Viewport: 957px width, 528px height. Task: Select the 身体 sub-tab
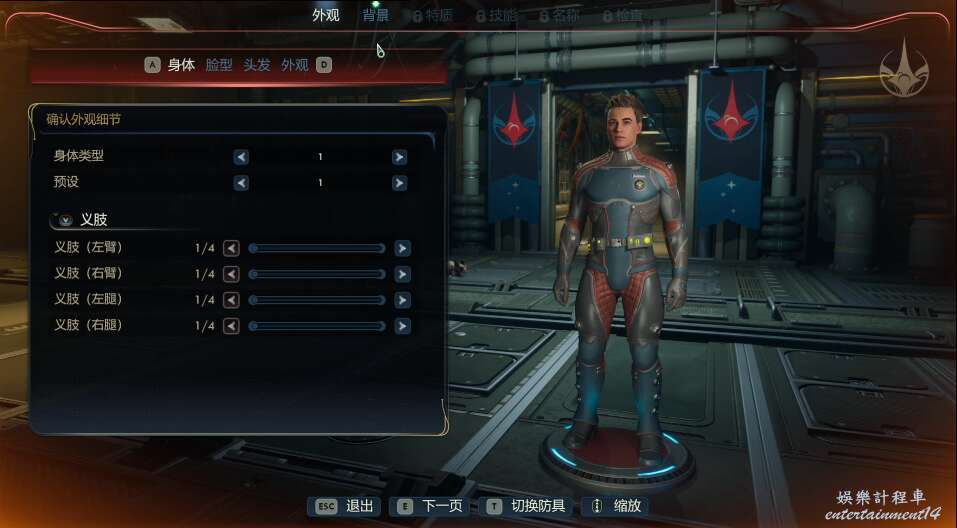[x=181, y=65]
